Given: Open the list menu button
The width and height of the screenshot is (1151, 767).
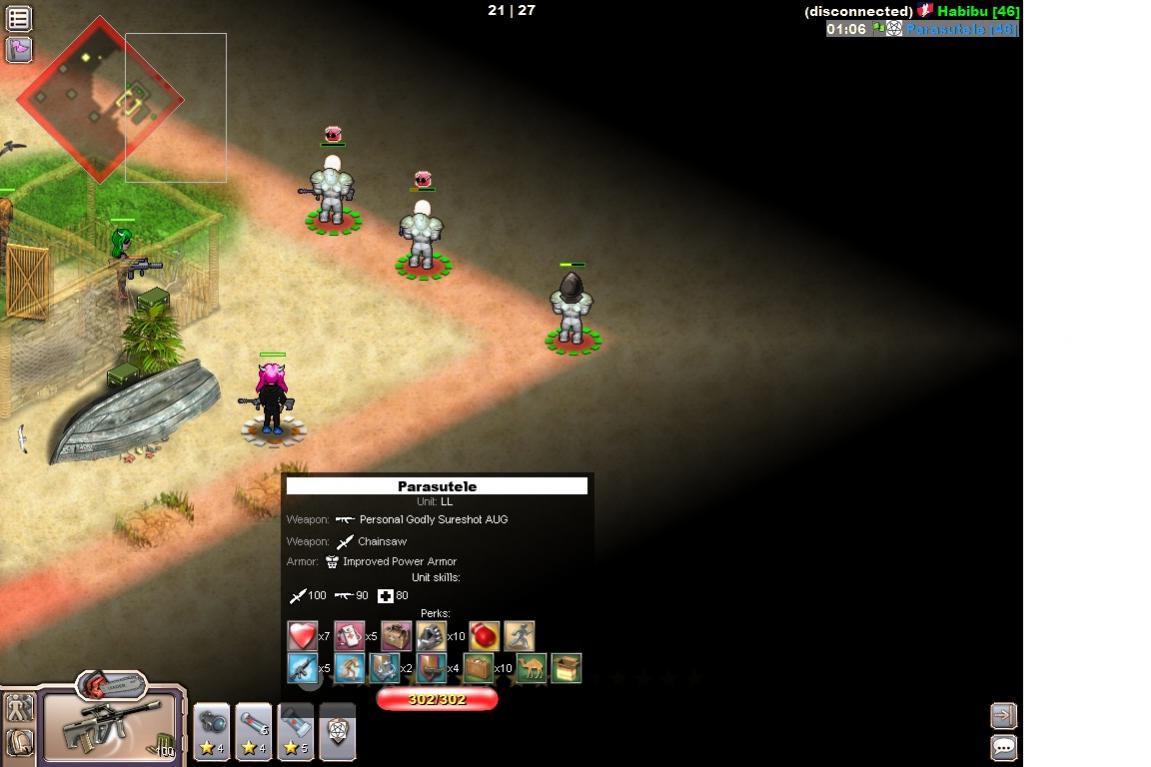Looking at the screenshot, I should click(x=19, y=17).
